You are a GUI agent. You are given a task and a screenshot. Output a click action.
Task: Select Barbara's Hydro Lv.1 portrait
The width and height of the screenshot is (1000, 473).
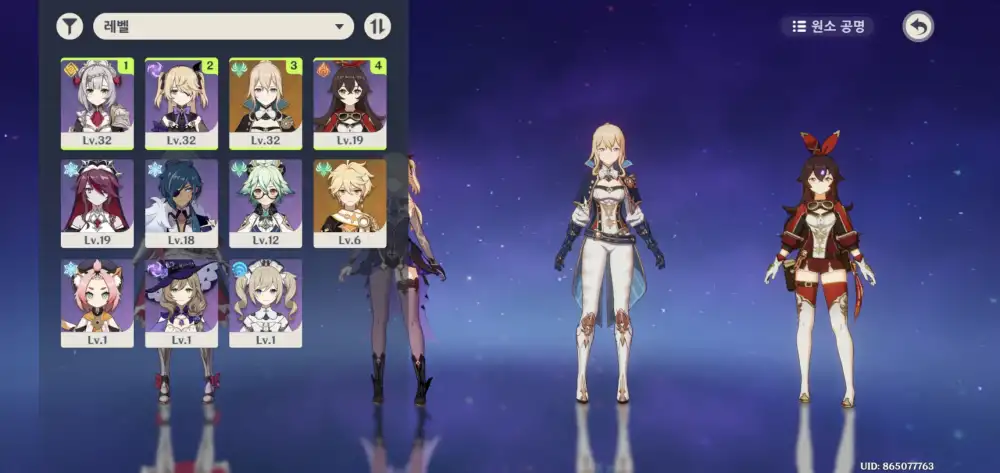(x=265, y=300)
